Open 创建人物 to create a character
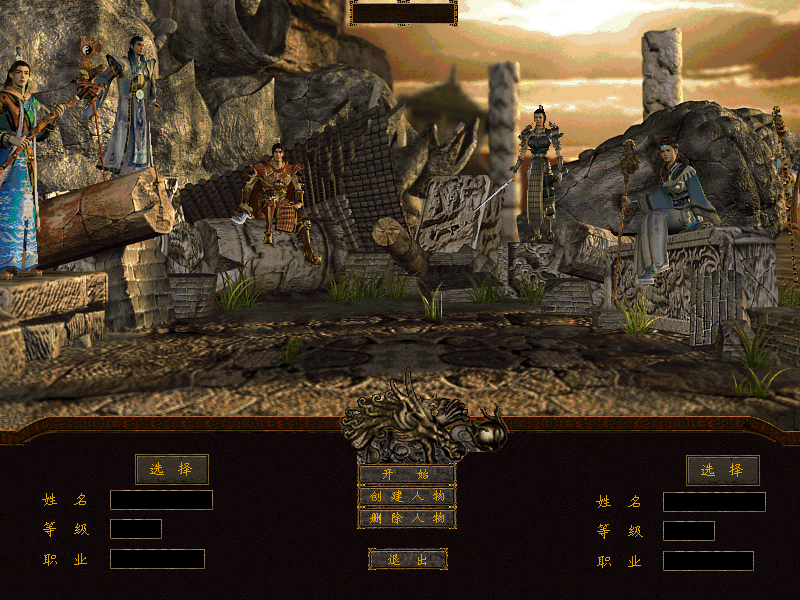Image resolution: width=800 pixels, height=600 pixels. [x=407, y=496]
